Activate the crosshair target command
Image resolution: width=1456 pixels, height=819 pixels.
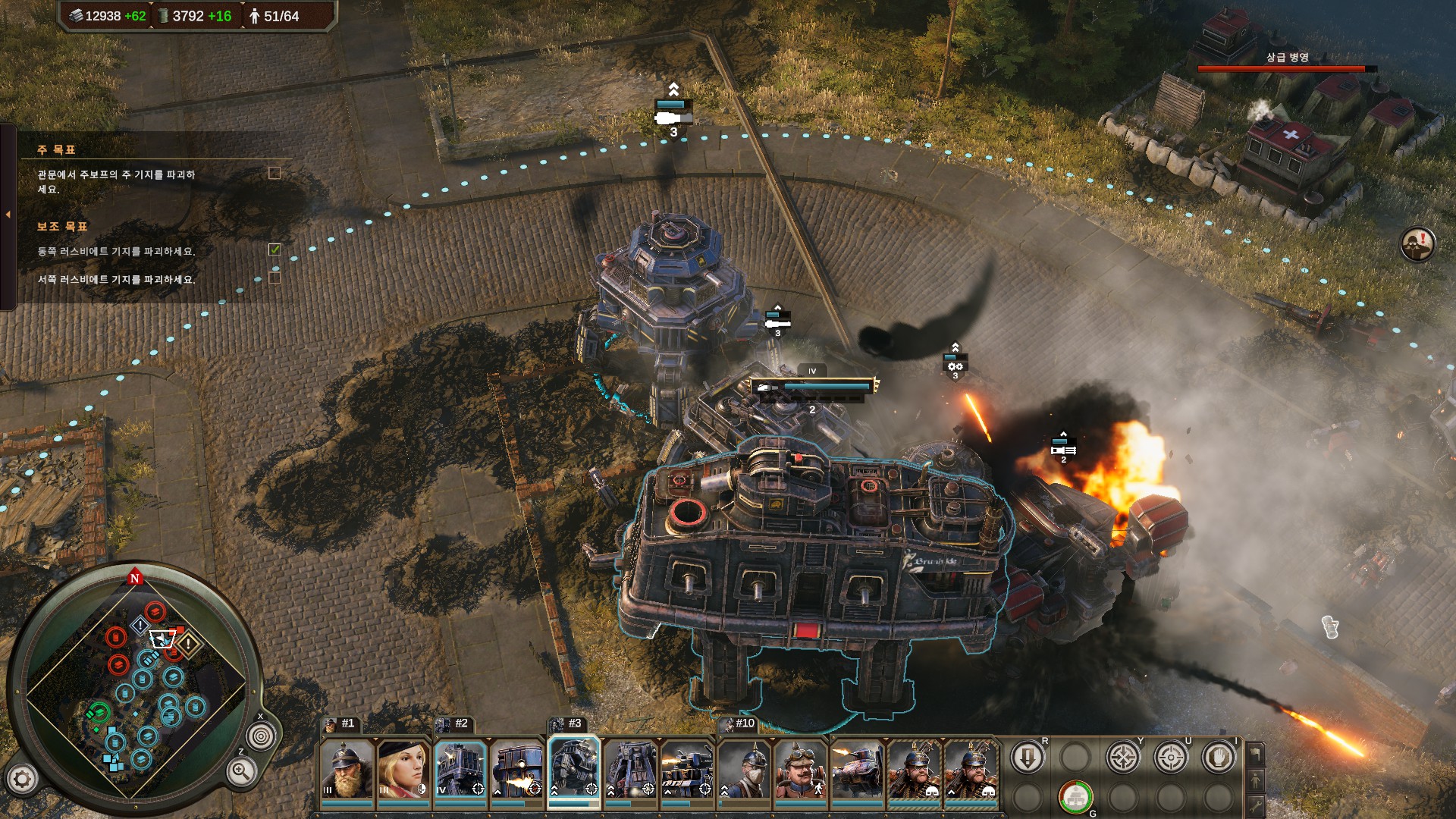pos(1171,758)
